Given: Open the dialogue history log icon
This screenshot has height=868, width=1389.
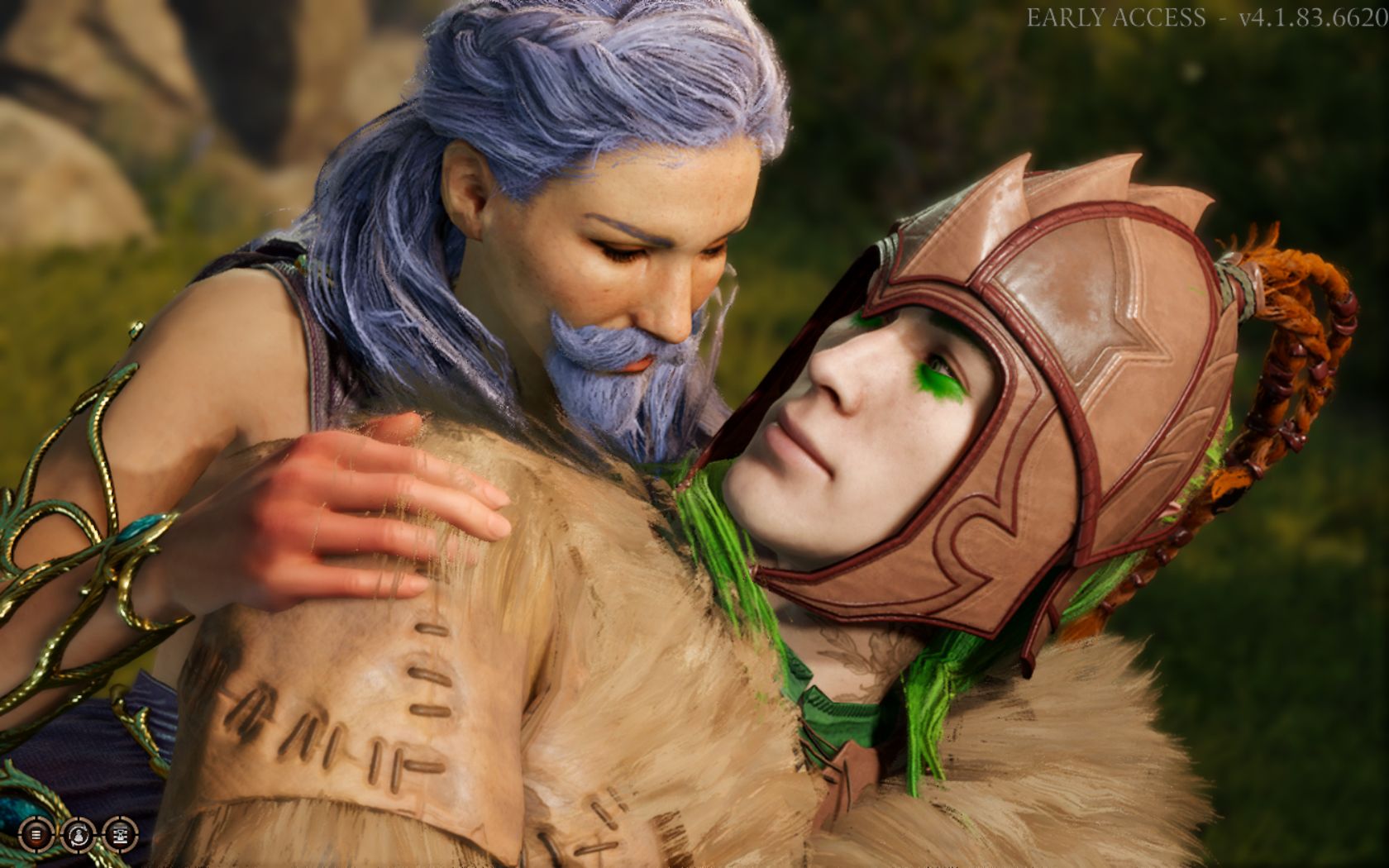Looking at the screenshot, I should point(36,835).
